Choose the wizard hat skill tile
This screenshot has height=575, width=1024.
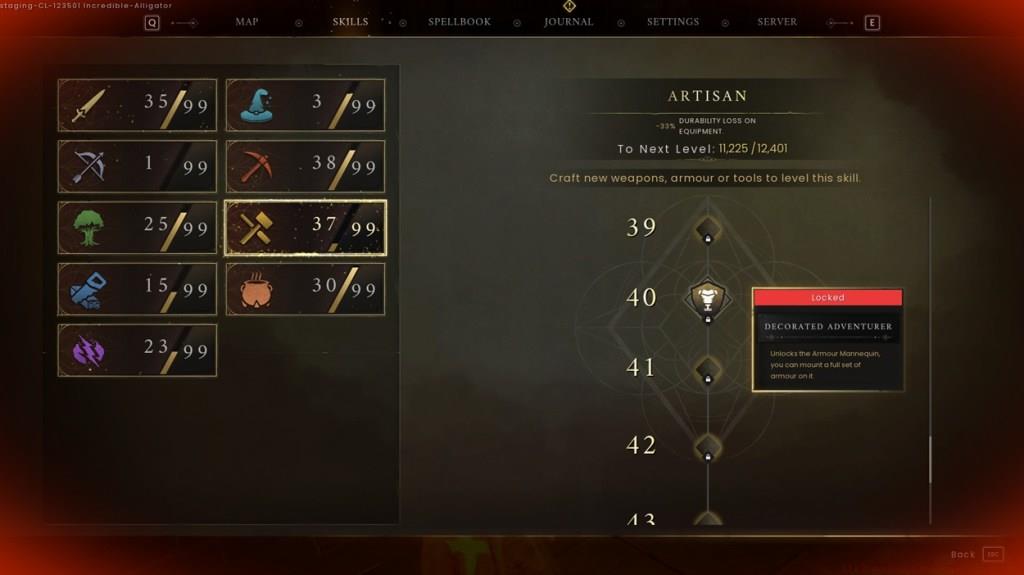pyautogui.click(x=305, y=105)
